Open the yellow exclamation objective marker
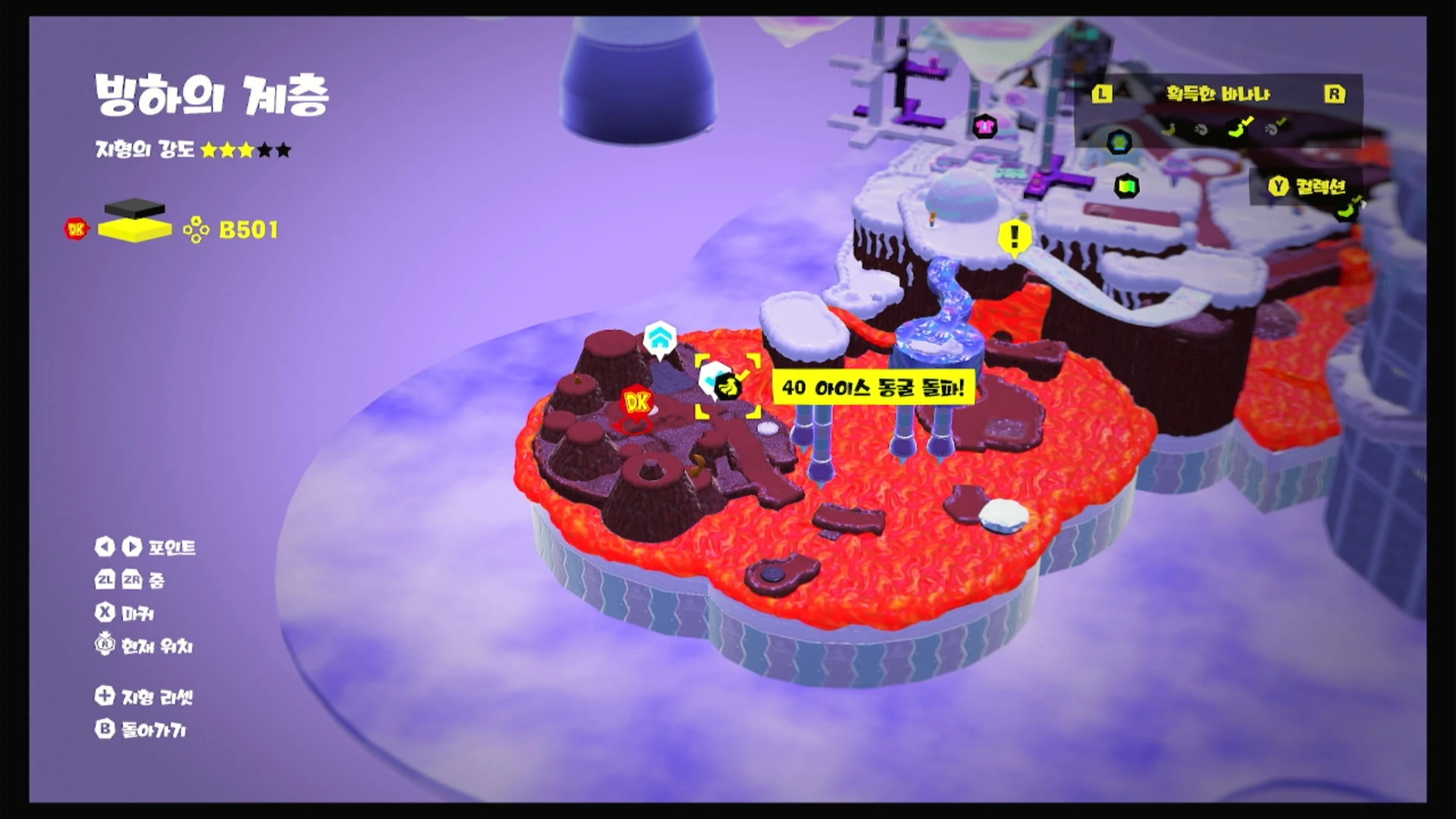The height and width of the screenshot is (819, 1456). click(1015, 237)
